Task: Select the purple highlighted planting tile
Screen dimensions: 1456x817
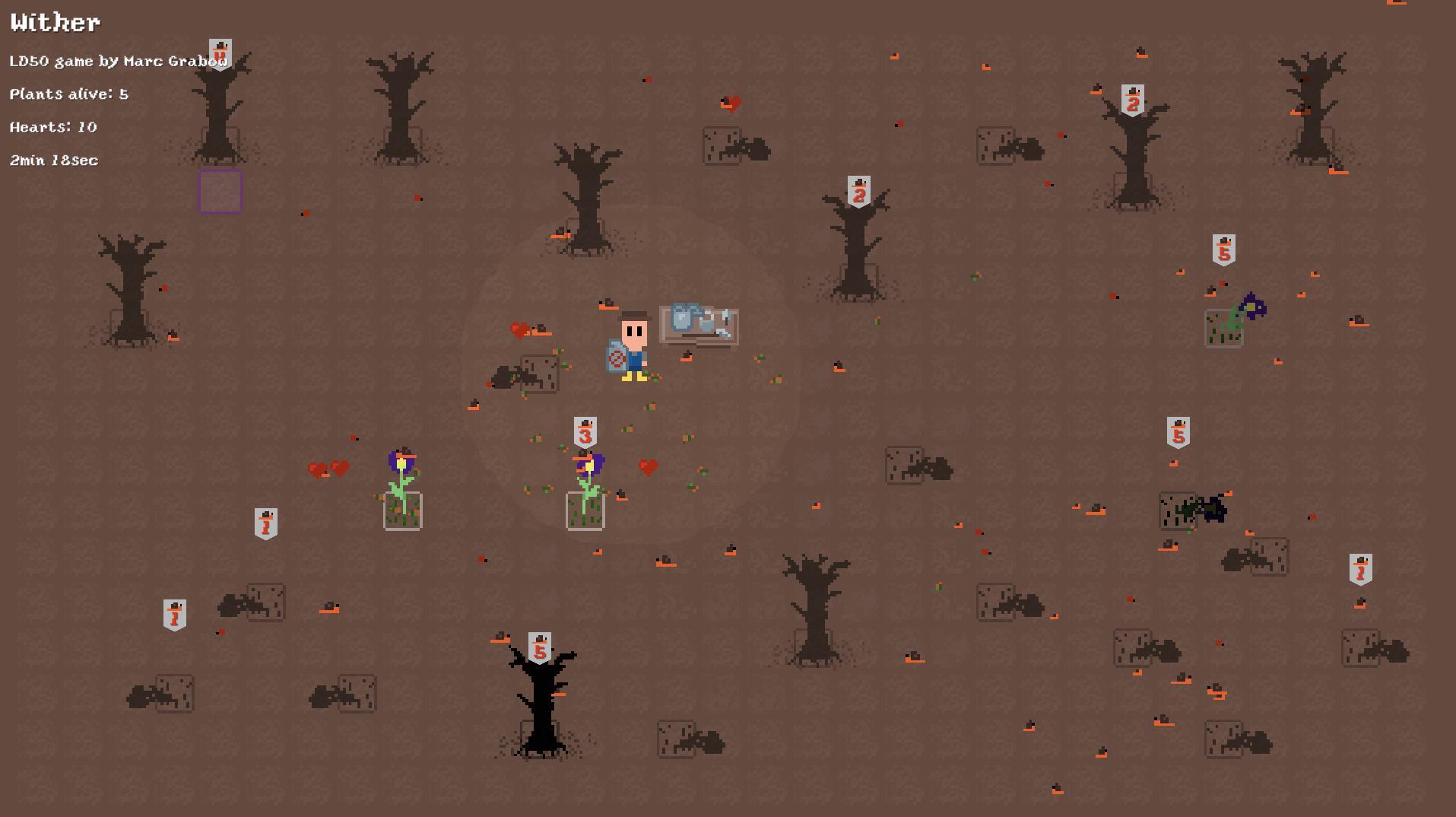Action: tap(220, 192)
